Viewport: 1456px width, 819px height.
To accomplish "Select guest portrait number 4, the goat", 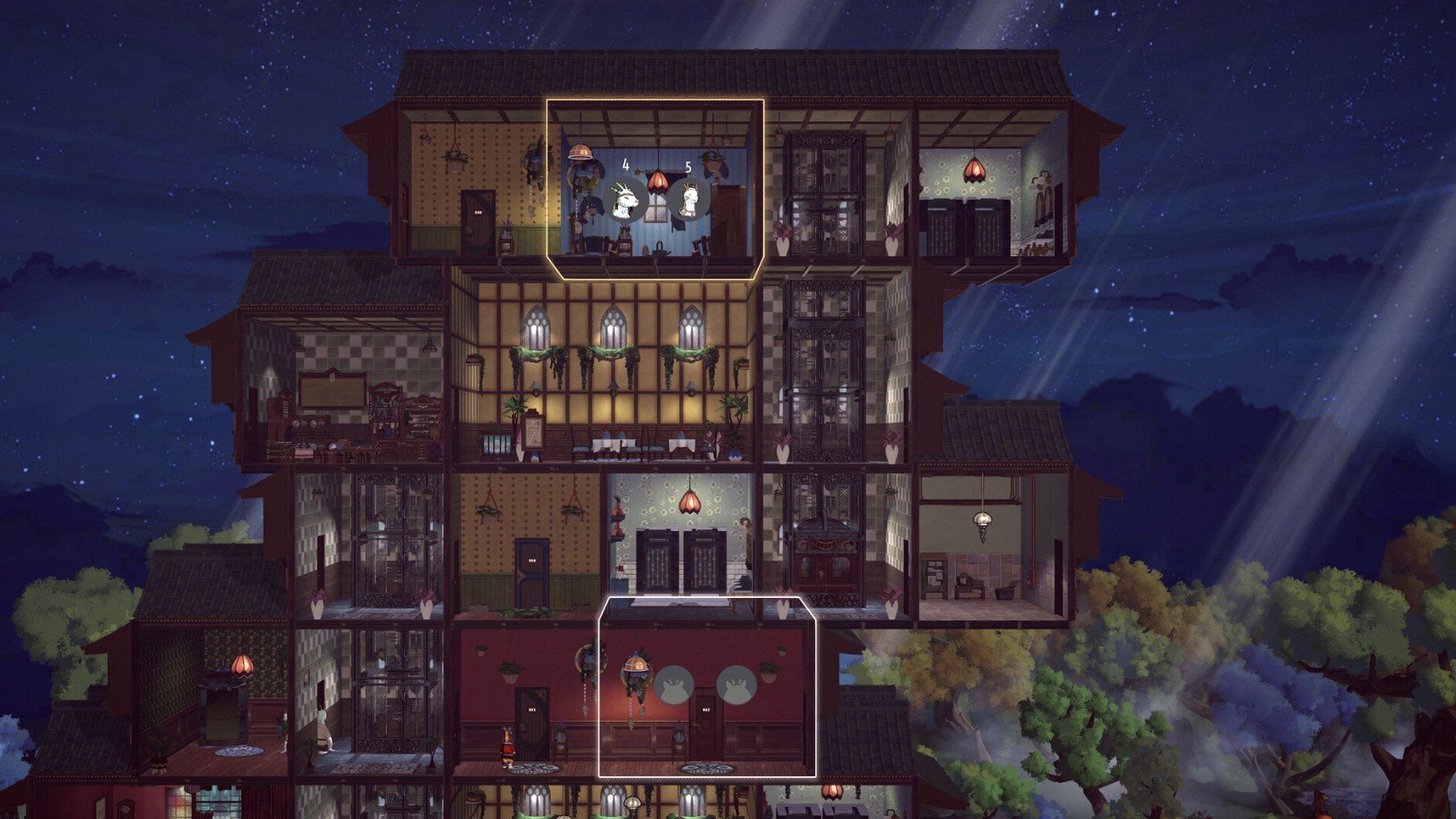I will click(x=626, y=198).
